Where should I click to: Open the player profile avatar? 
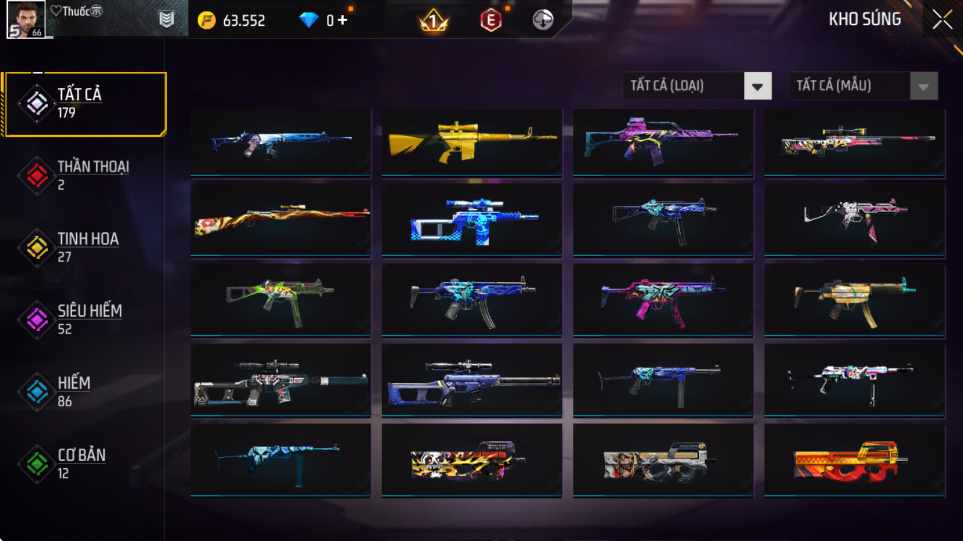click(25, 19)
